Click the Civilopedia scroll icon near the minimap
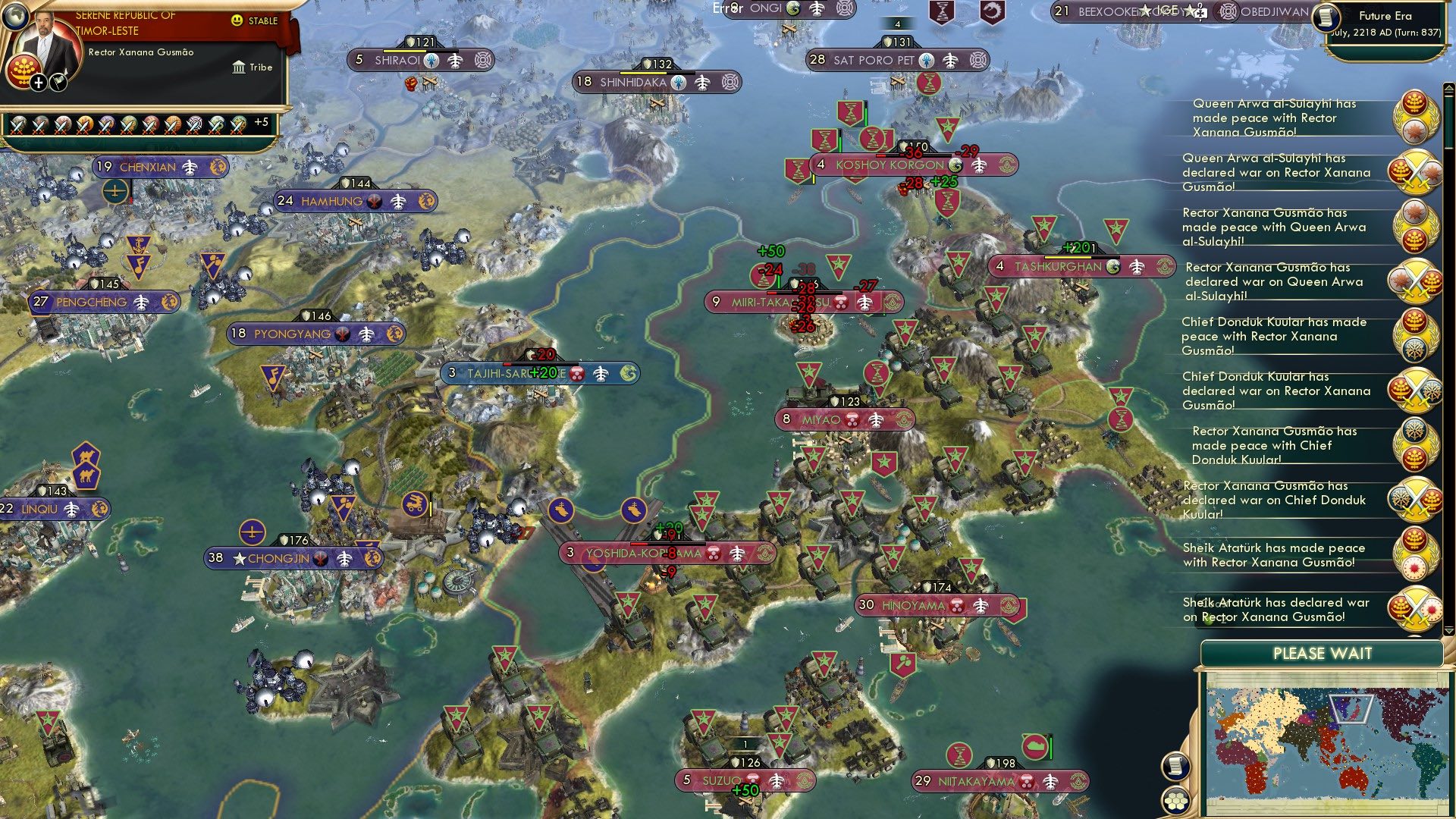Screen dimensions: 1456x819 (1175, 767)
